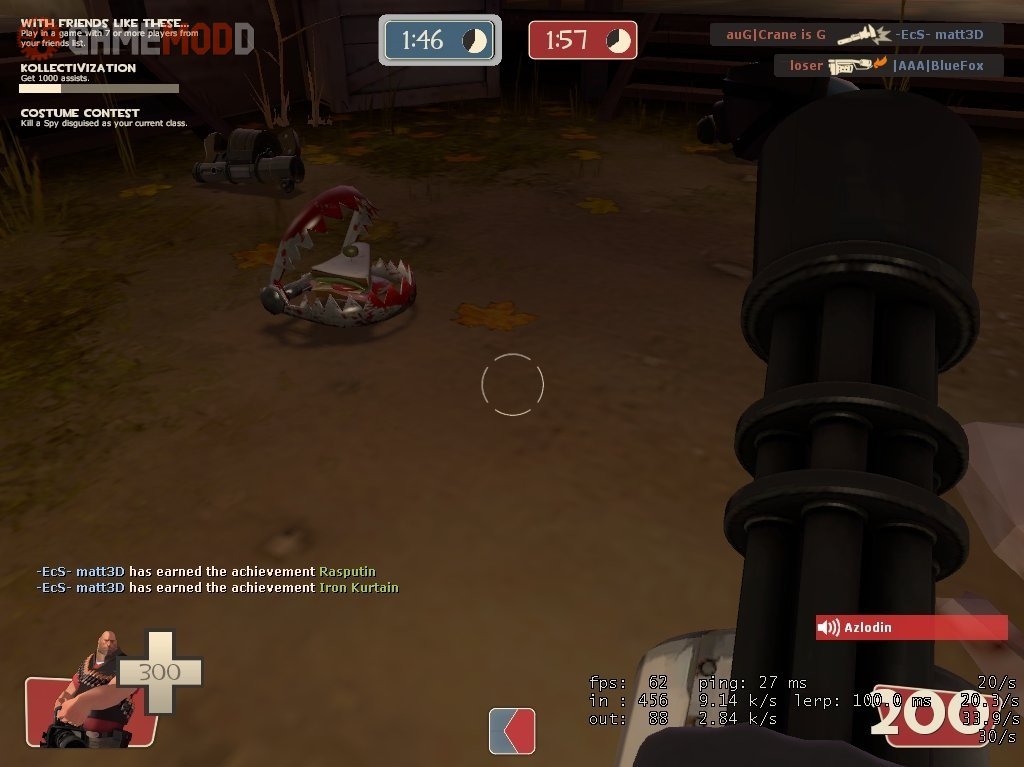This screenshot has width=1024, height=767.
Task: Click the loser killed BlueFox feed row
Action: tap(888, 66)
